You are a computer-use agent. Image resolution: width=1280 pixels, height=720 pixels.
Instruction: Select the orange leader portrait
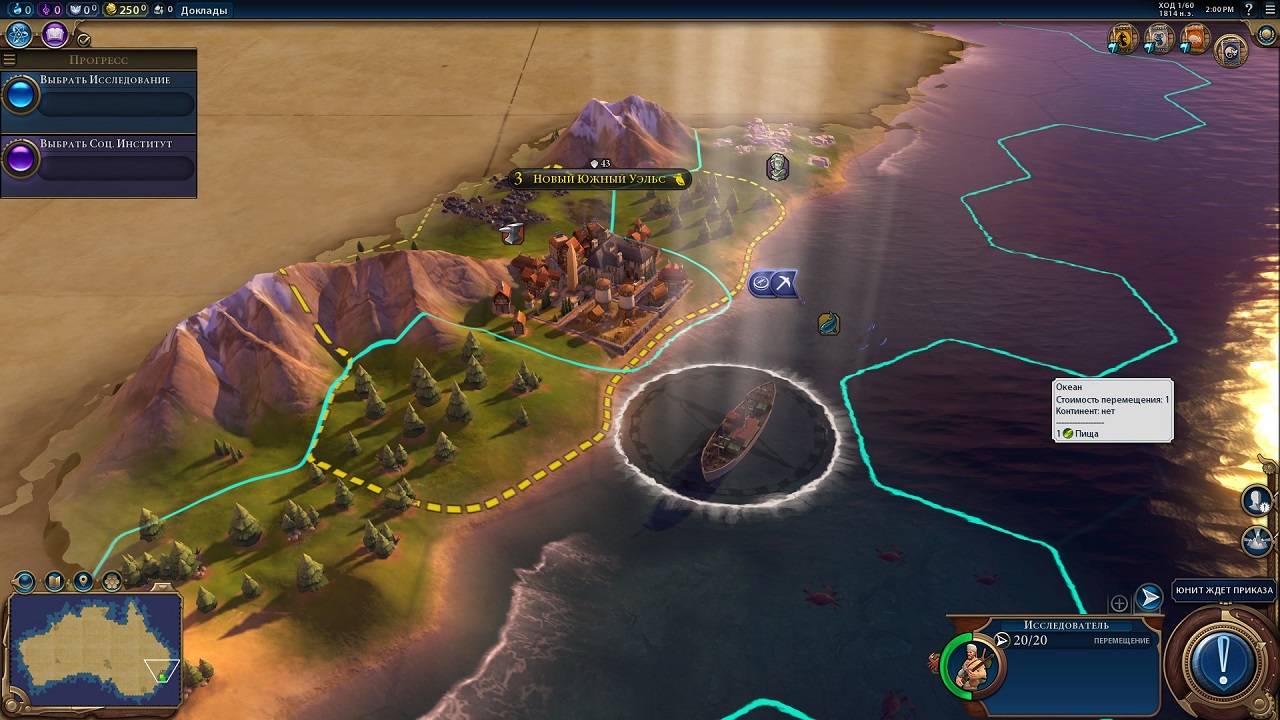(1194, 39)
